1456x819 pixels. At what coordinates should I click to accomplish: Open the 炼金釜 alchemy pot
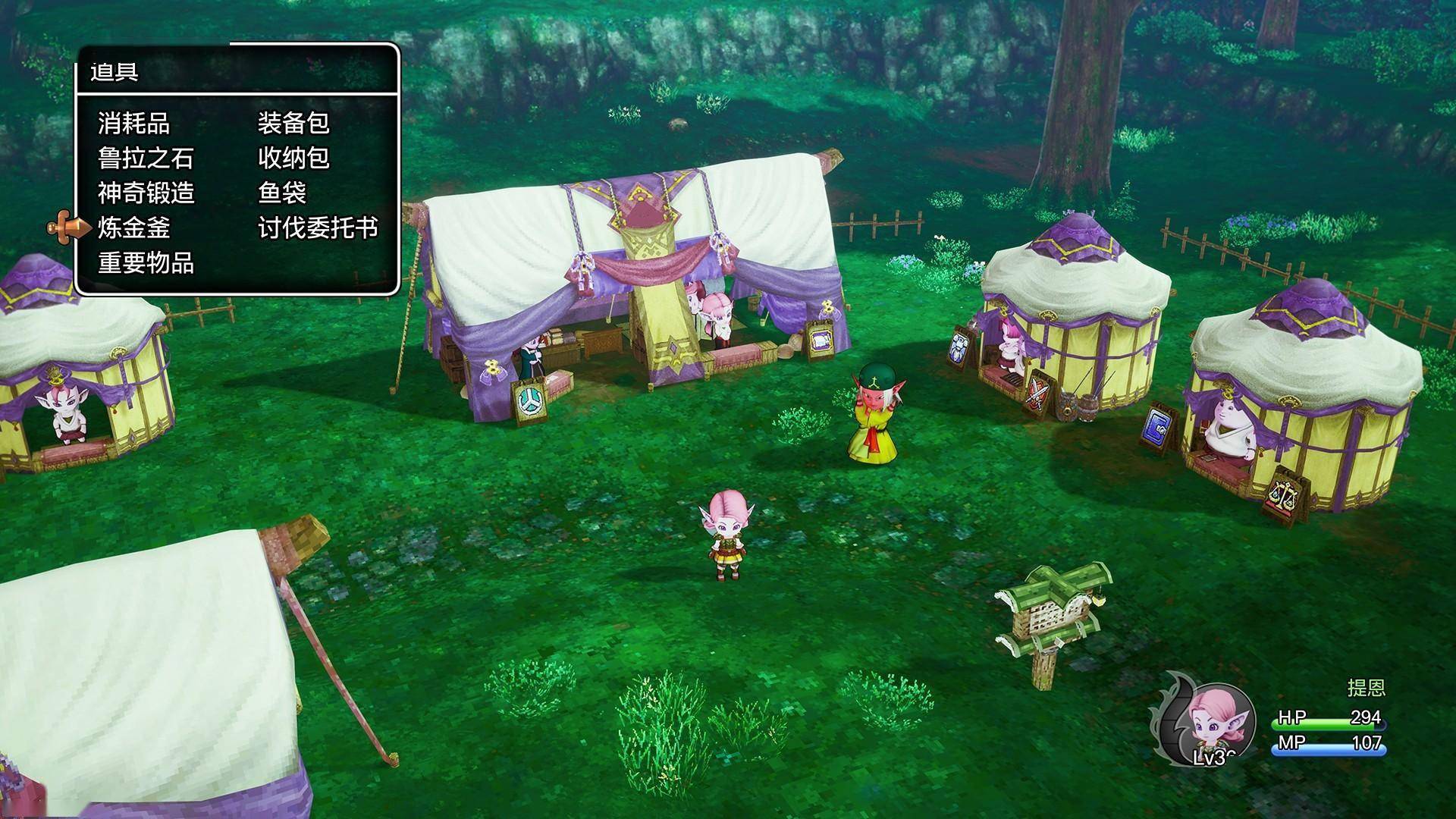pyautogui.click(x=133, y=228)
